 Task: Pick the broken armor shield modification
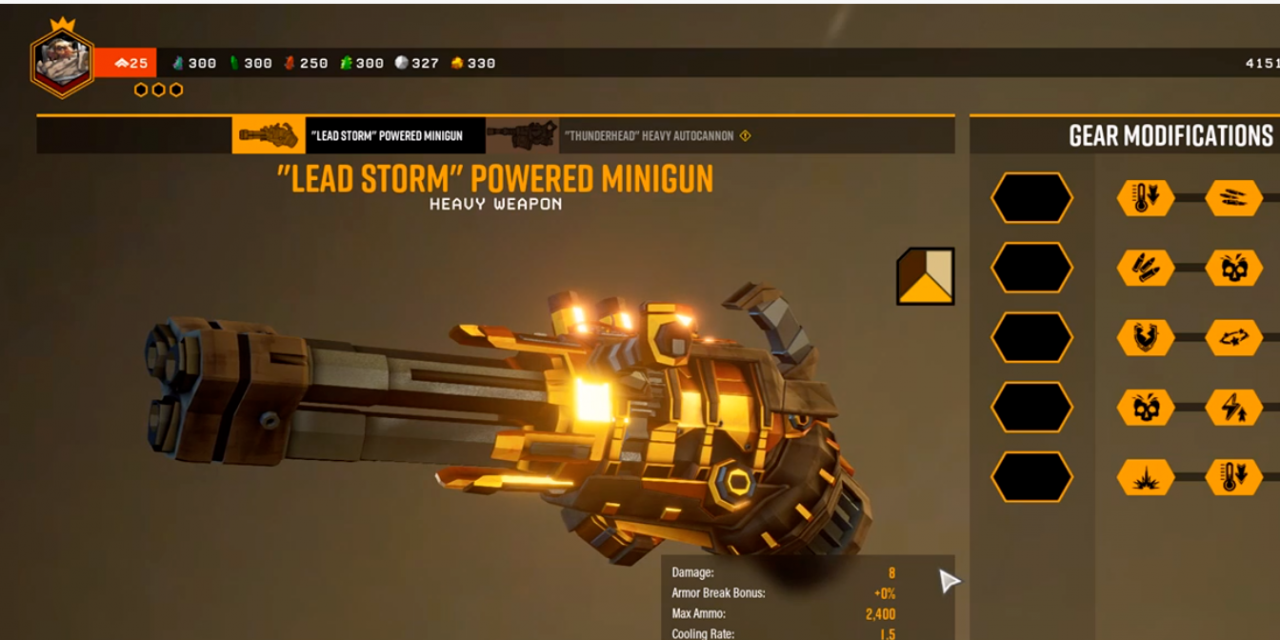(1145, 338)
